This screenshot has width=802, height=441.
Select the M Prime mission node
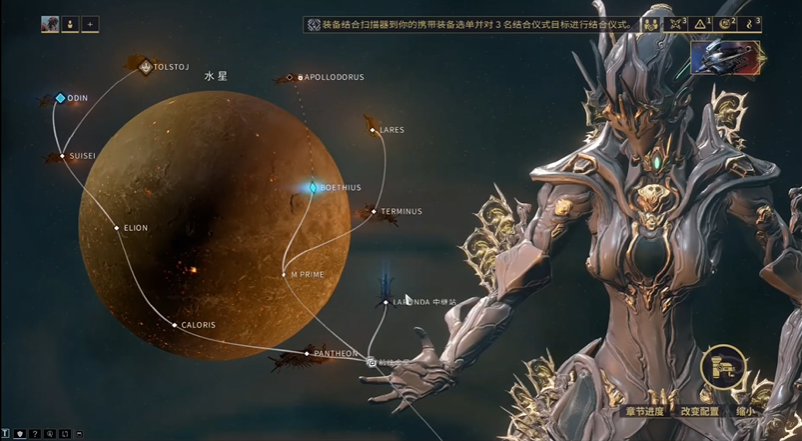285,274
